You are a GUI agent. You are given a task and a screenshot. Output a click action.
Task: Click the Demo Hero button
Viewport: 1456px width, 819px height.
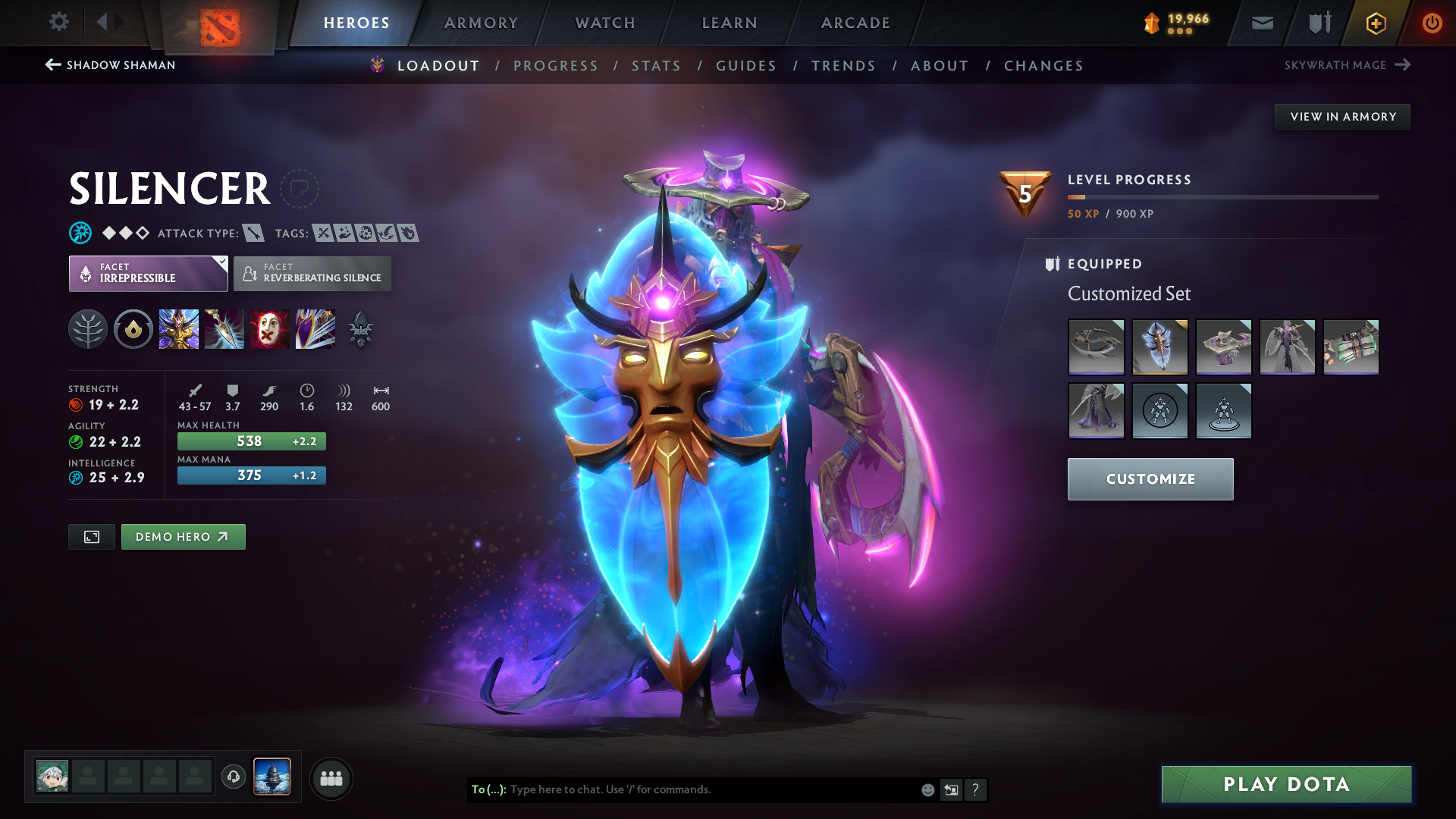click(x=183, y=536)
